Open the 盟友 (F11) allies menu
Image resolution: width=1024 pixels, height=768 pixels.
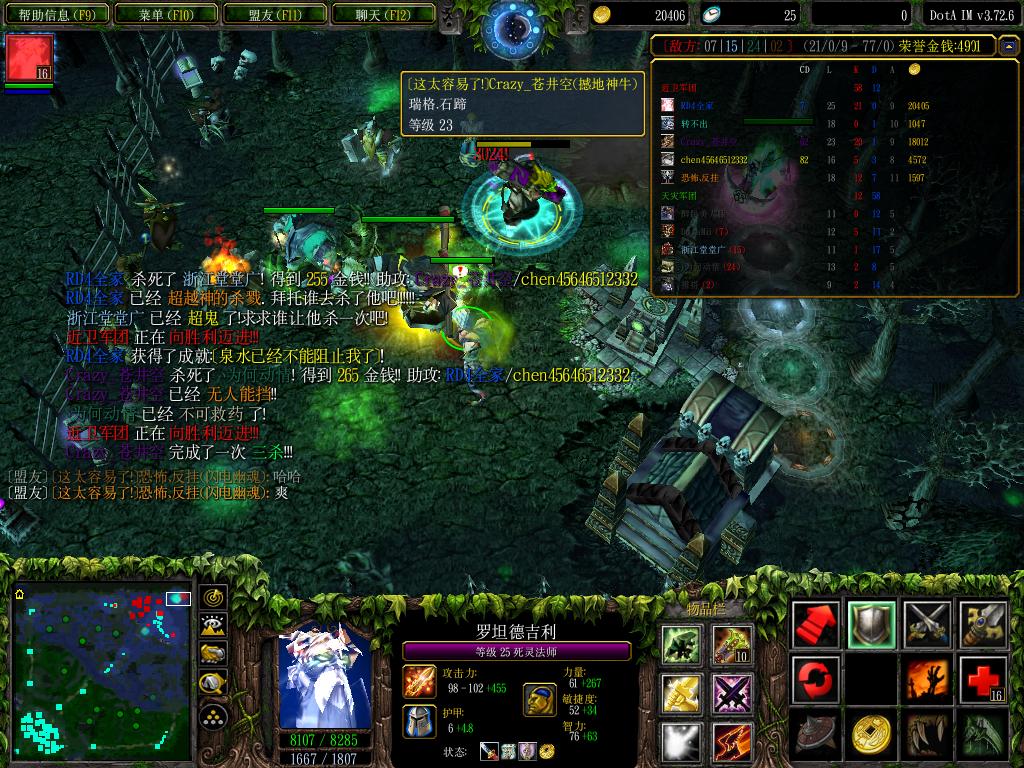[x=275, y=14]
